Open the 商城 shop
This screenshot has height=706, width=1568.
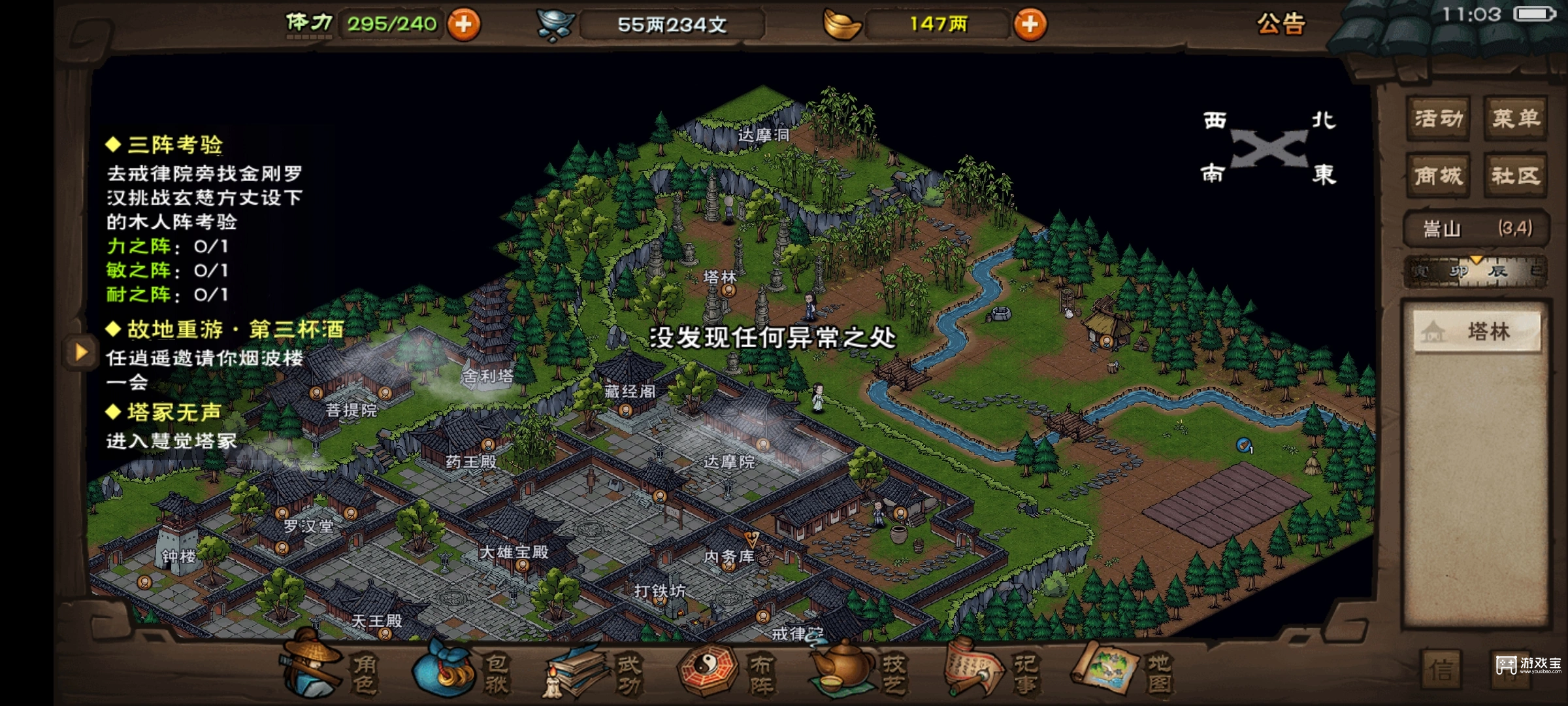coord(1437,175)
